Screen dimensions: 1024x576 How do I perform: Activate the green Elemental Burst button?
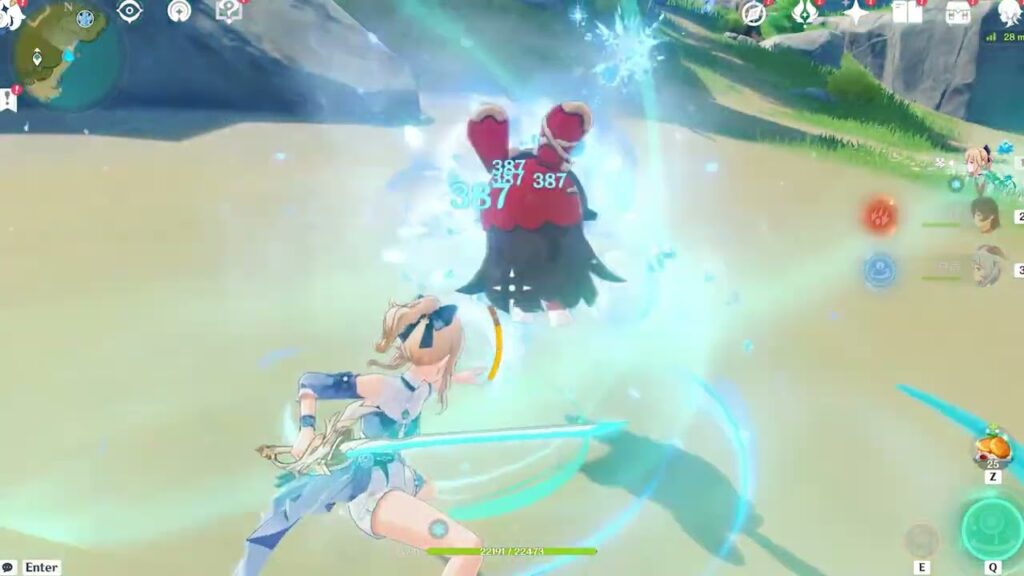pyautogui.click(x=991, y=528)
